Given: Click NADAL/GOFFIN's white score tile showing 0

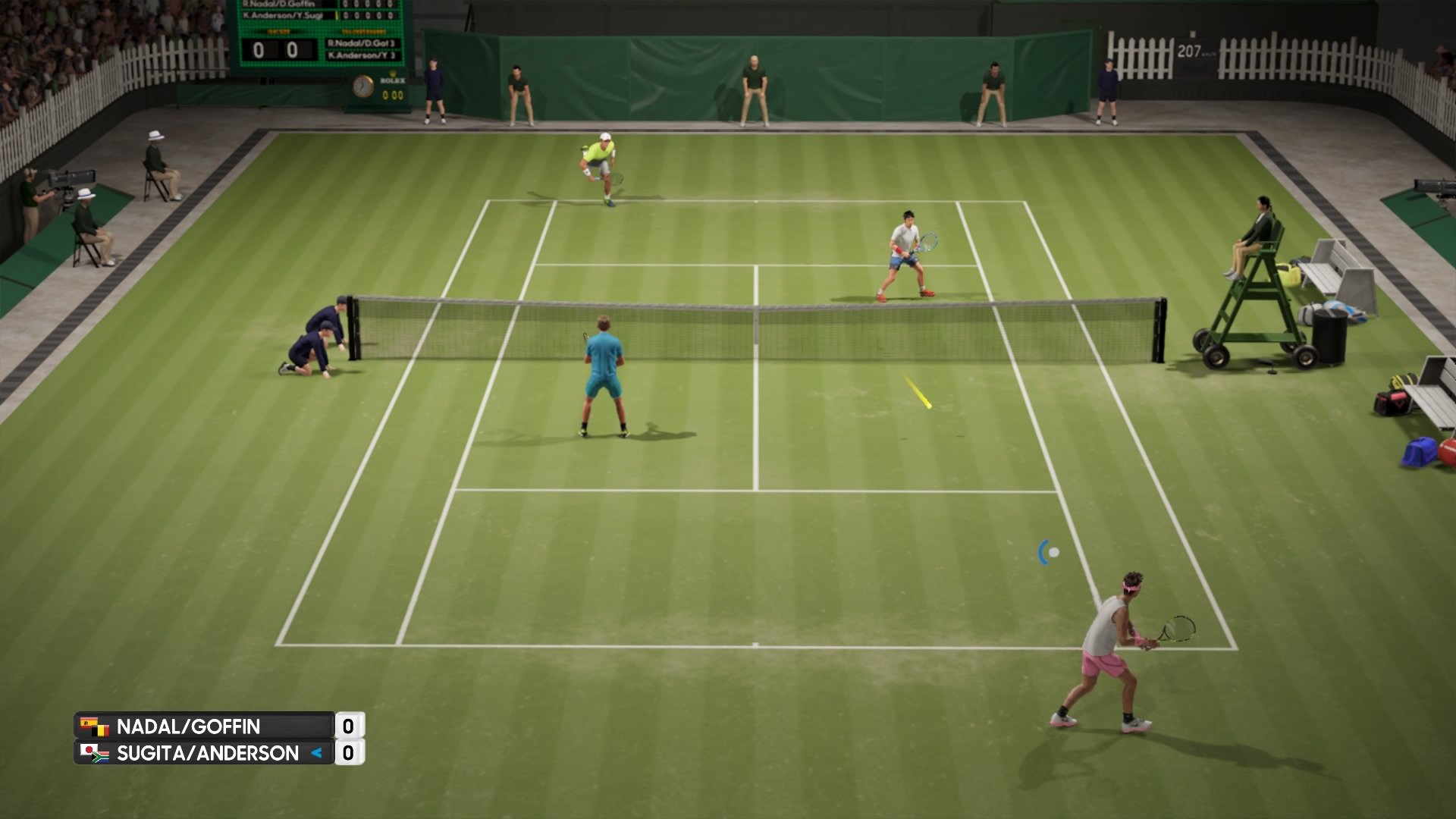Looking at the screenshot, I should point(350,724).
